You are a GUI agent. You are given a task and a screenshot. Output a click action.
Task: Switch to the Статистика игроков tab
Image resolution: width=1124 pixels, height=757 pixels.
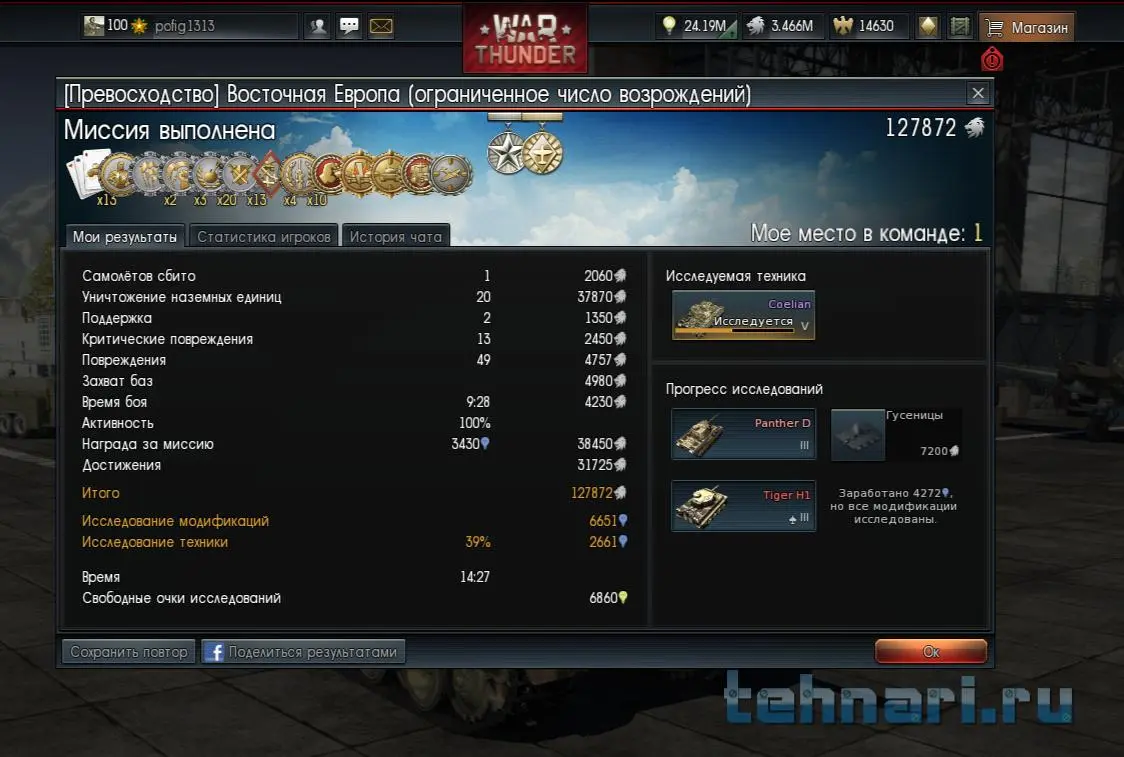(263, 237)
